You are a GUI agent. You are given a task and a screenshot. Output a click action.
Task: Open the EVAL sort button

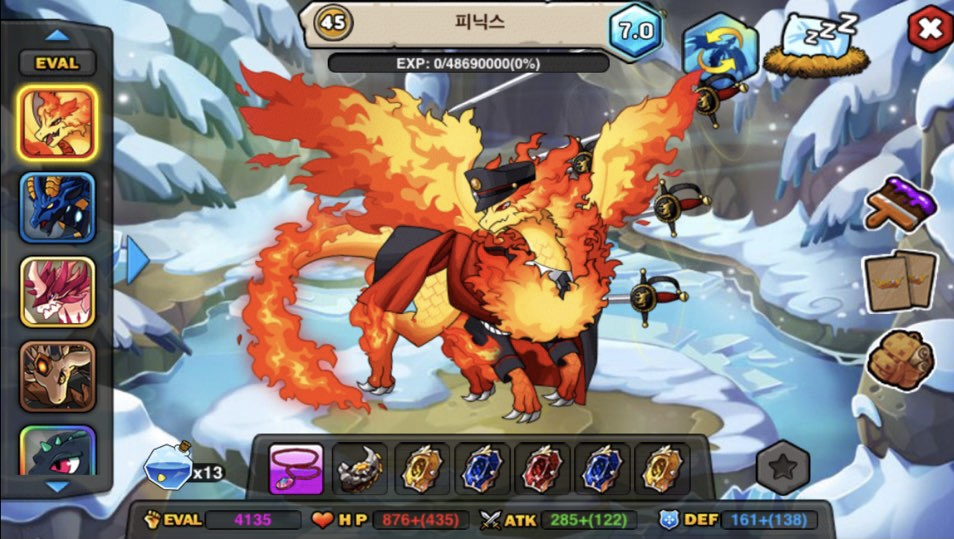tap(57, 63)
